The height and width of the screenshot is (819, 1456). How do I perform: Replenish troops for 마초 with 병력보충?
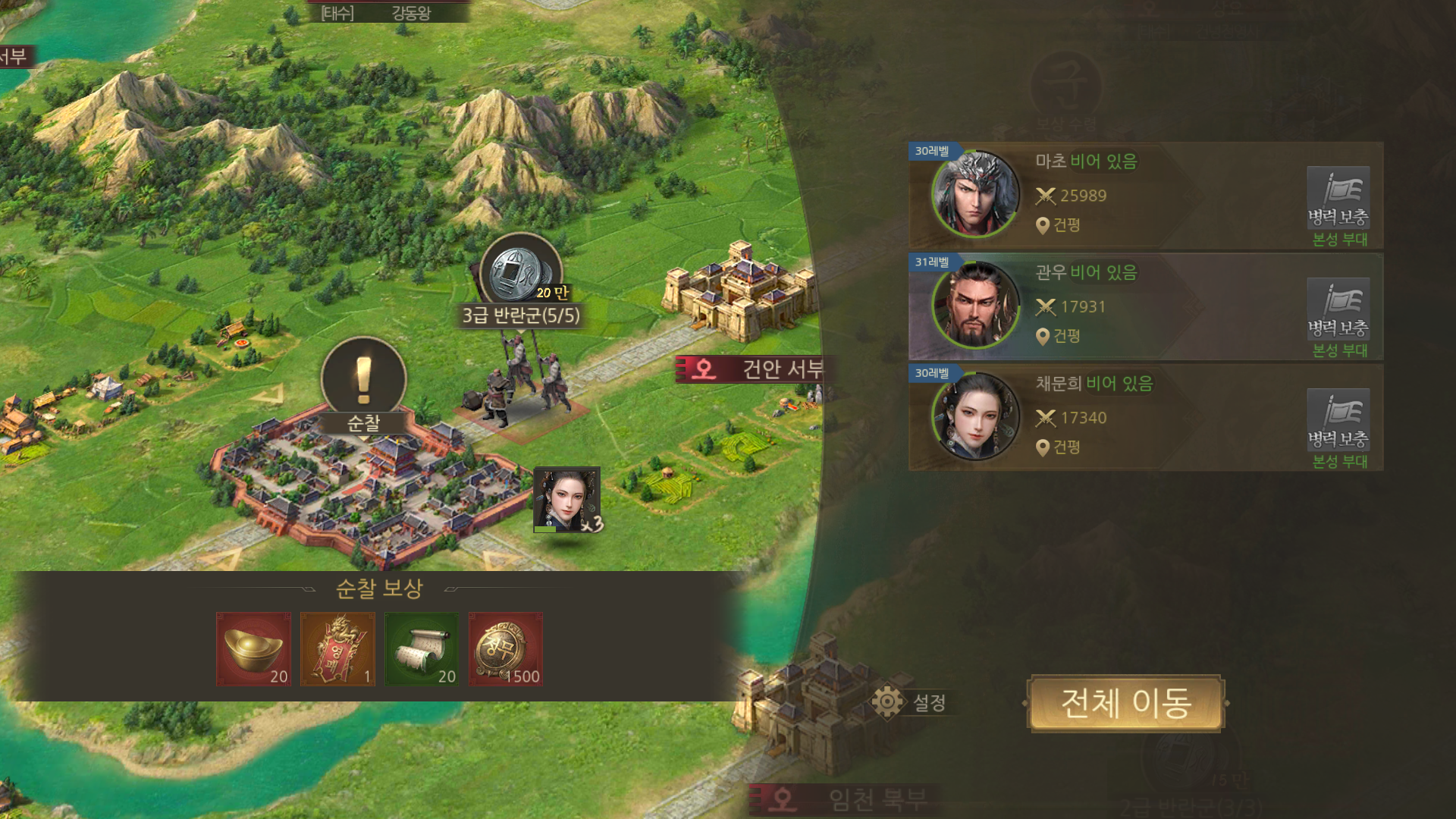(x=1338, y=199)
